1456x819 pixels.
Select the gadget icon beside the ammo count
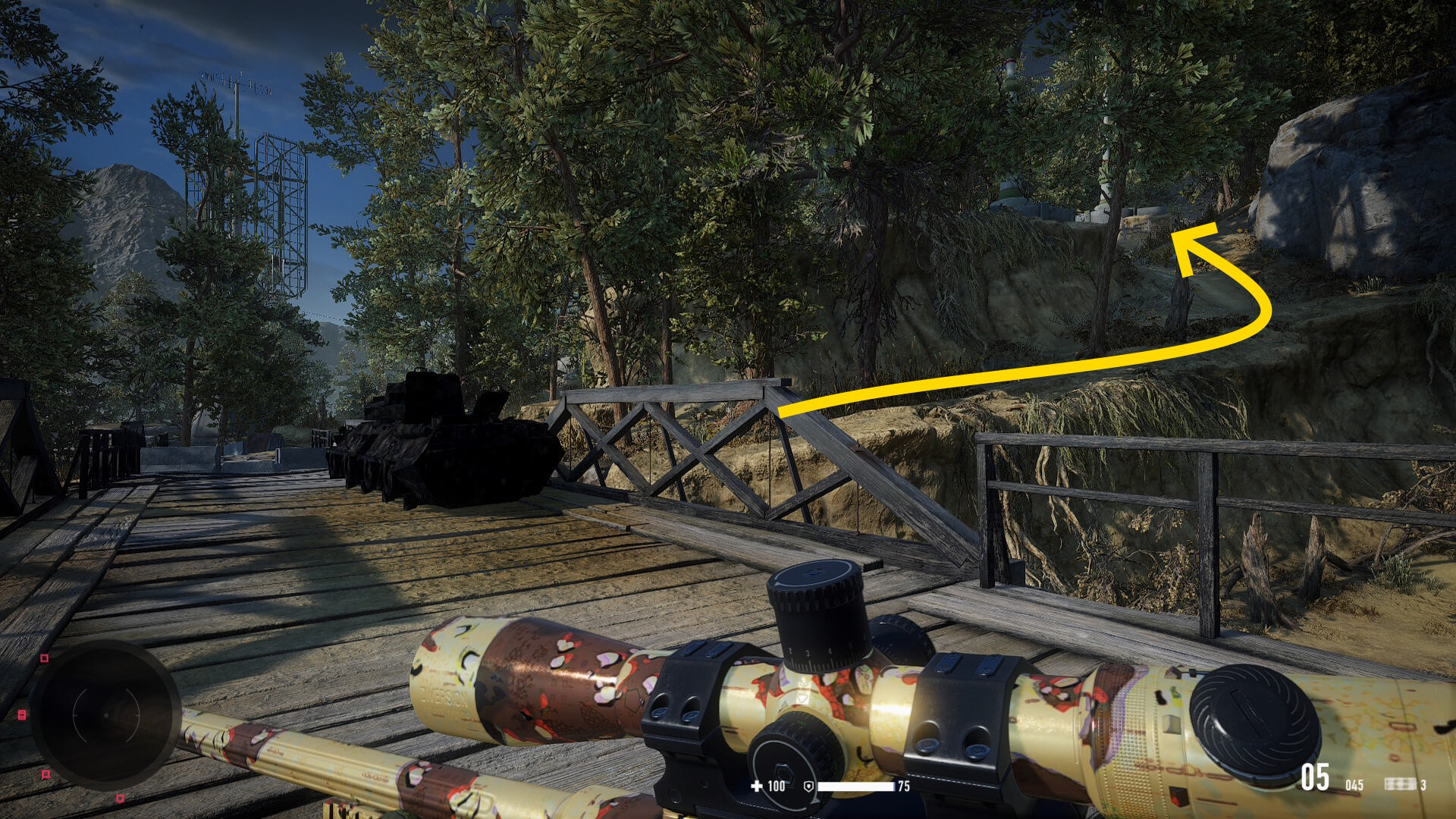(x=1399, y=784)
